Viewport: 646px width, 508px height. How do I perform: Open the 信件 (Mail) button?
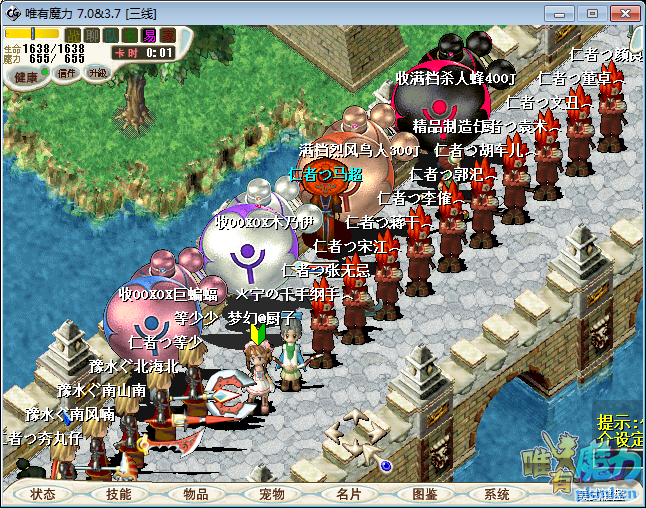tap(67, 73)
